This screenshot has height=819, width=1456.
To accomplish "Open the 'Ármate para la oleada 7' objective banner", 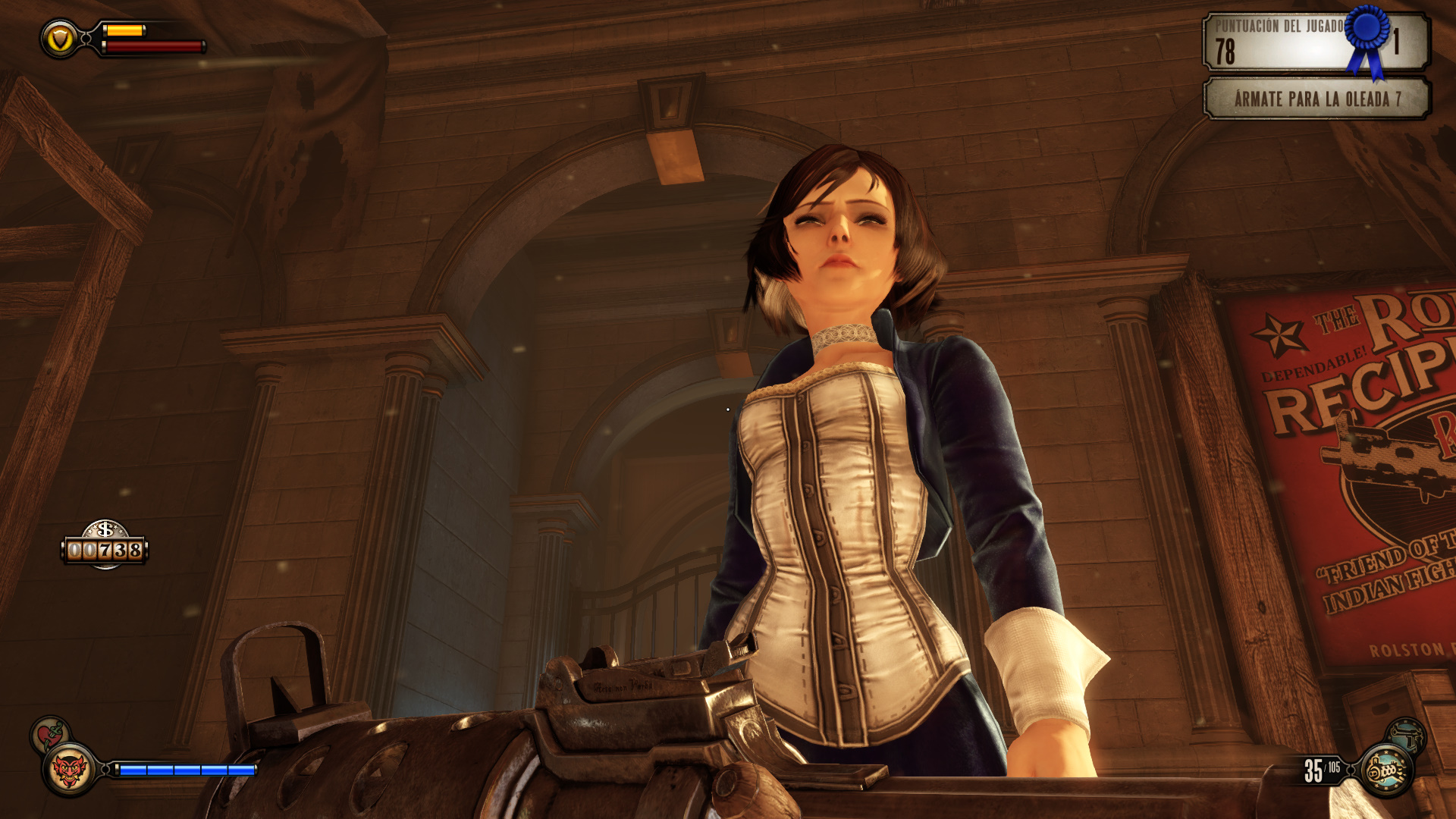I will (x=1316, y=99).
